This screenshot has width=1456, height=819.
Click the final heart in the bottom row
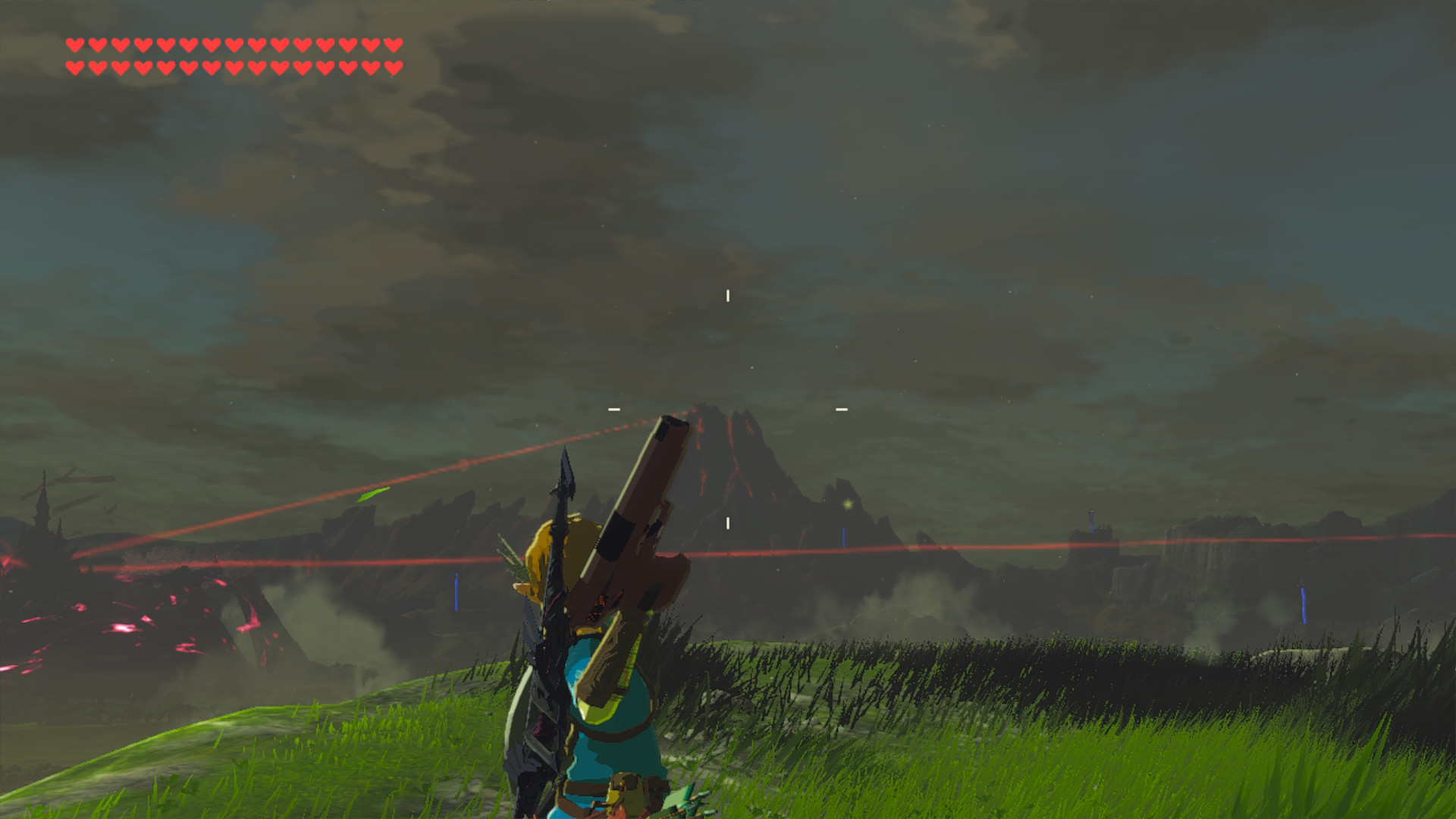coord(393,66)
